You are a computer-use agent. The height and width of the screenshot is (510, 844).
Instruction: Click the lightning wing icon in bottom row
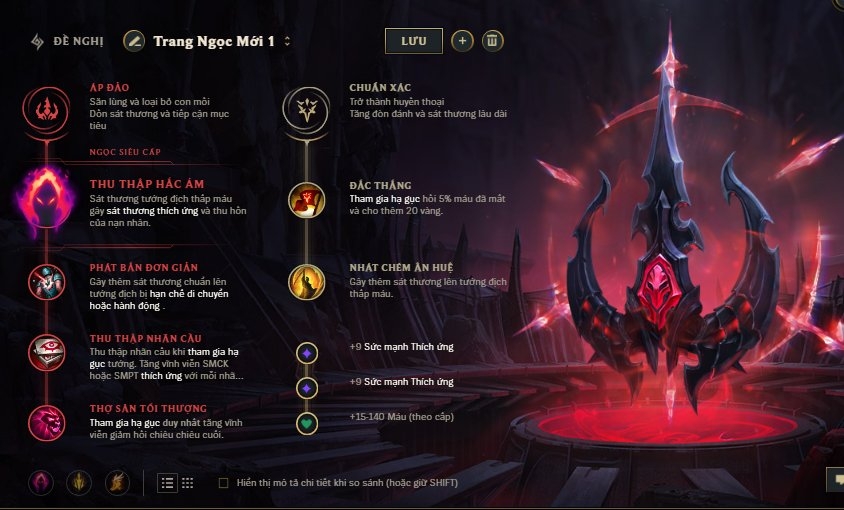click(117, 483)
